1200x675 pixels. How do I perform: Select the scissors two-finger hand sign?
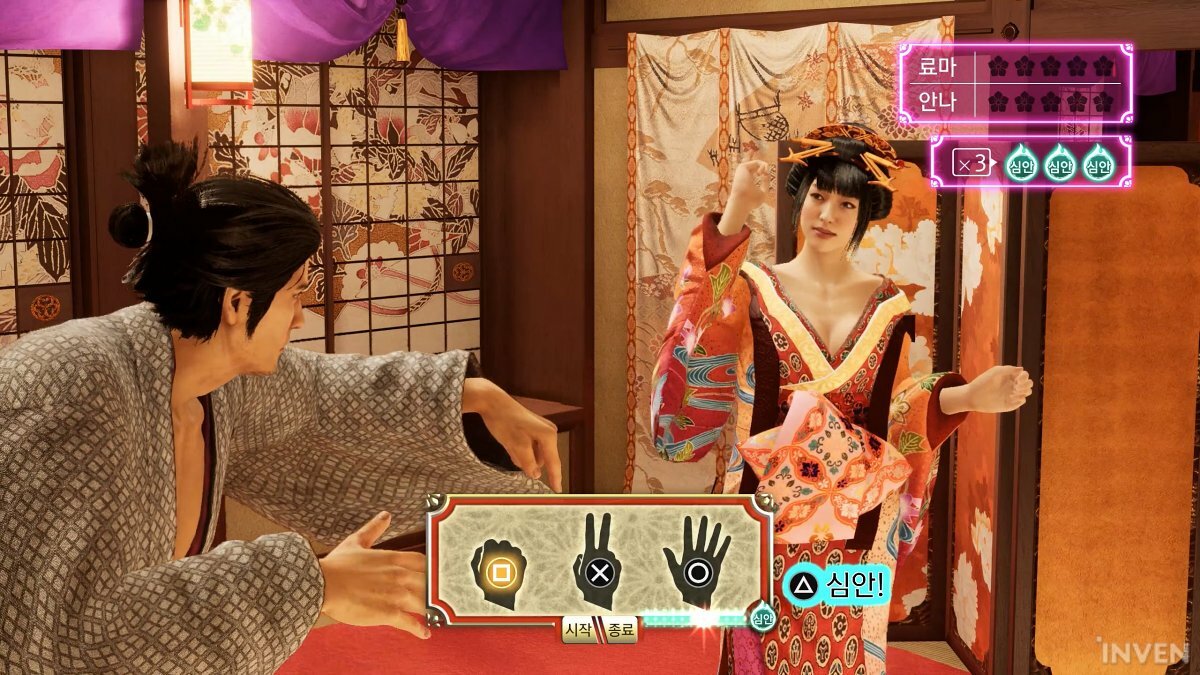click(x=598, y=567)
